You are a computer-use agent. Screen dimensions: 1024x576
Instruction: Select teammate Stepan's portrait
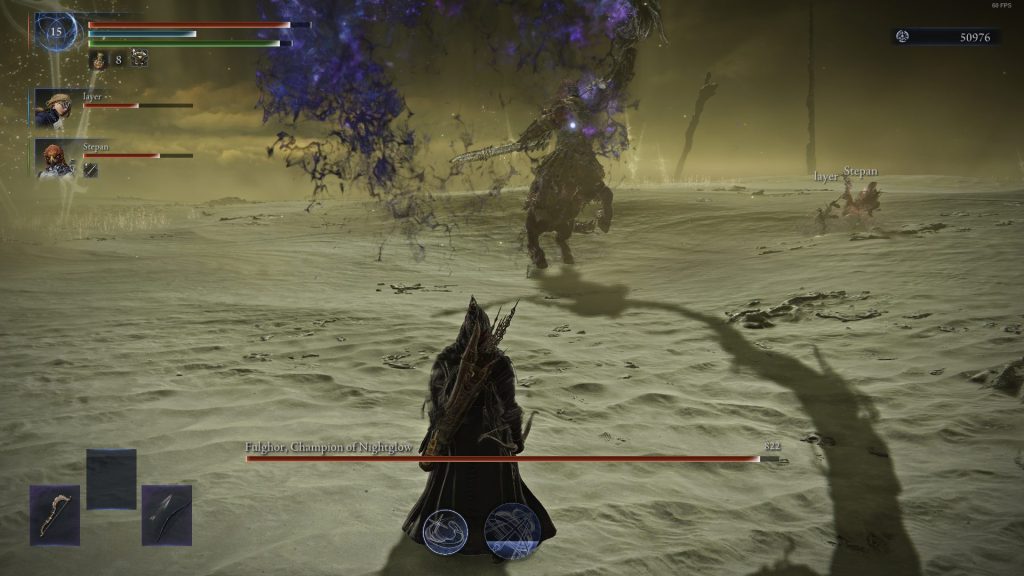(54, 157)
